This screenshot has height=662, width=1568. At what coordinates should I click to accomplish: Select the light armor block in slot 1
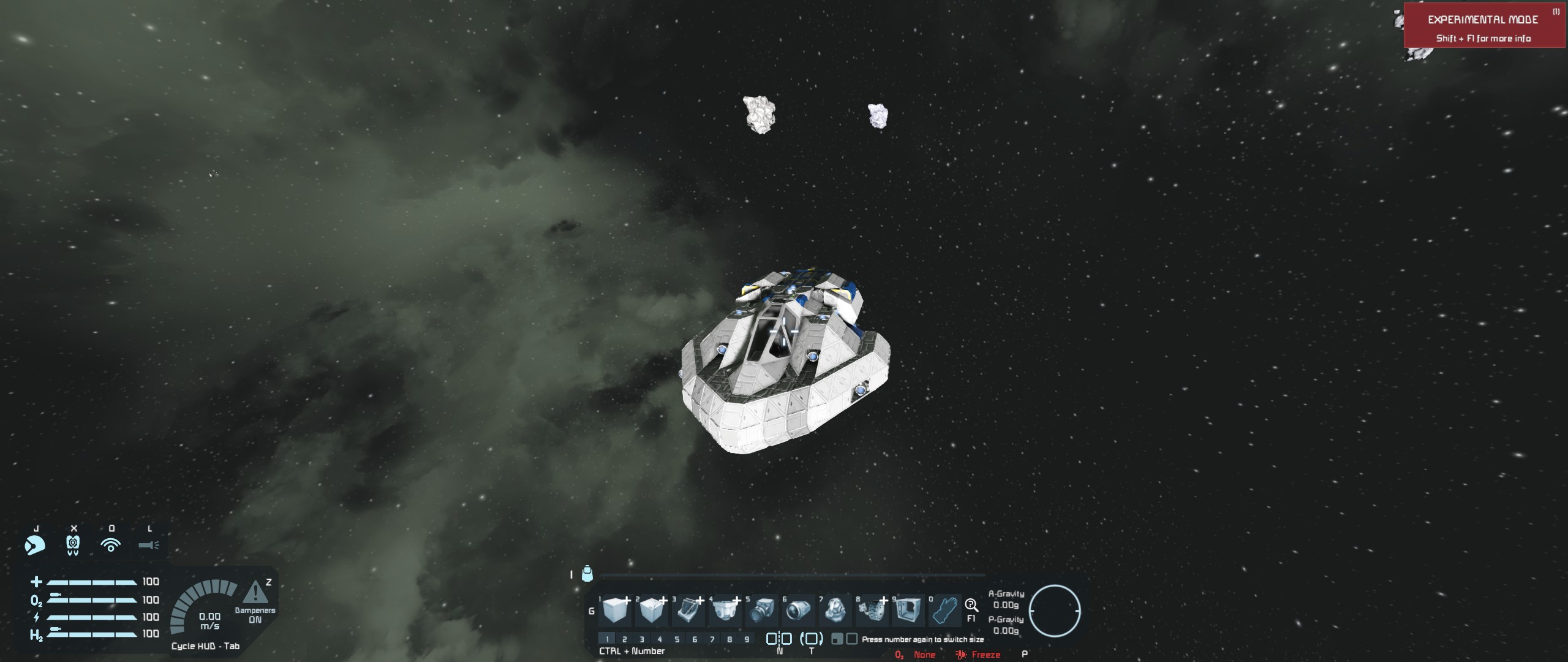pos(616,611)
